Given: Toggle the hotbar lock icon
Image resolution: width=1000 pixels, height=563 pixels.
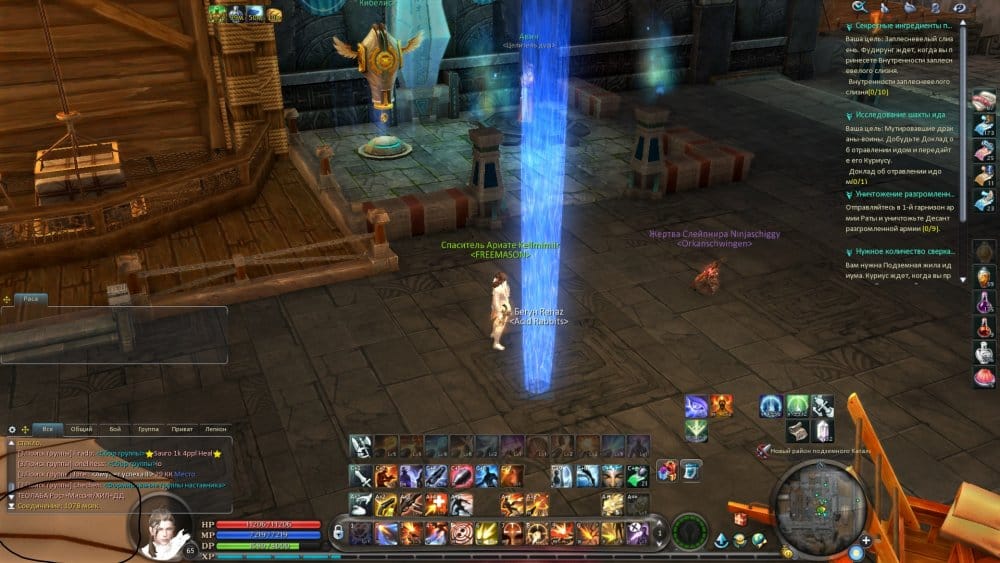Looking at the screenshot, I should (x=338, y=532).
